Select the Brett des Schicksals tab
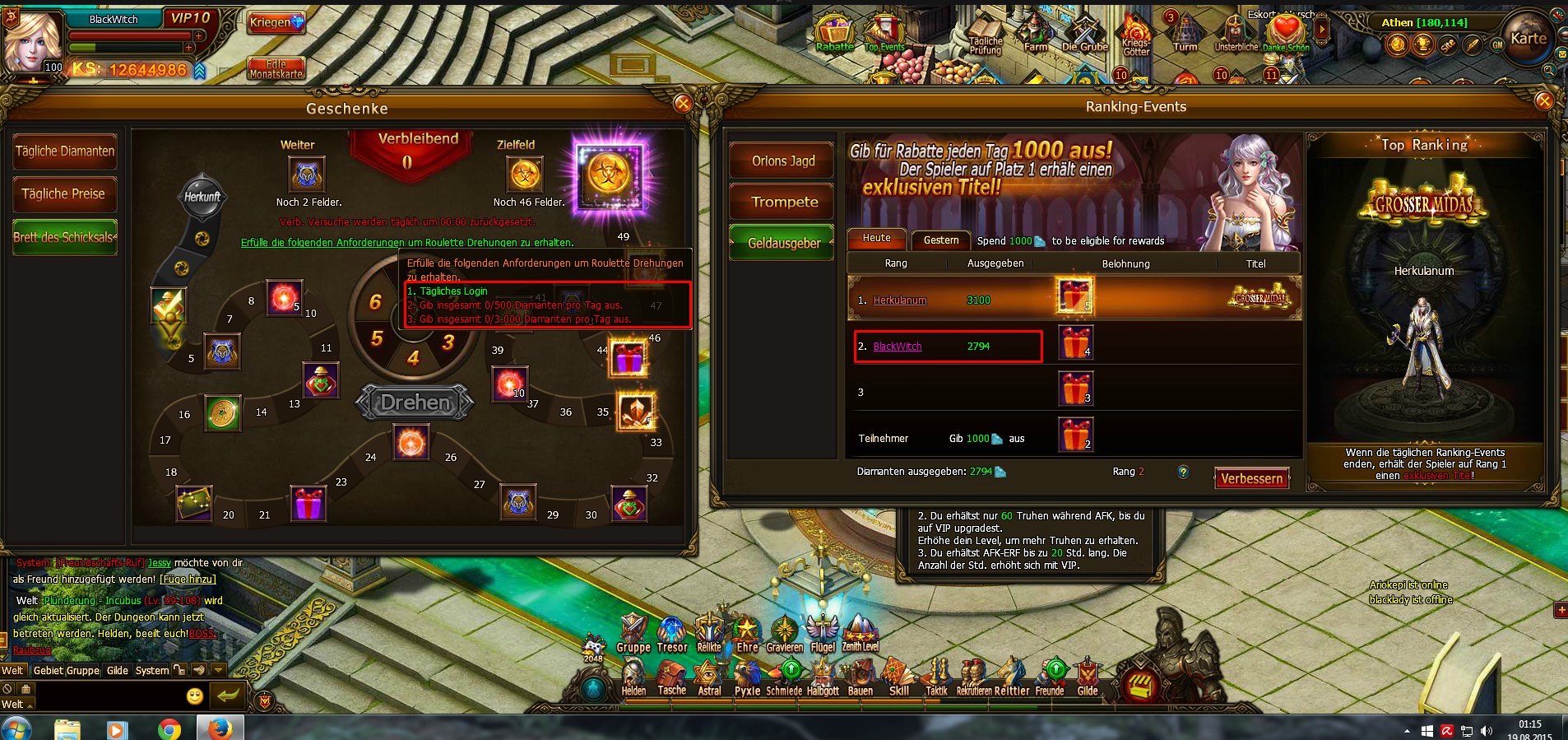Viewport: 1568px width, 740px height. 65,237
